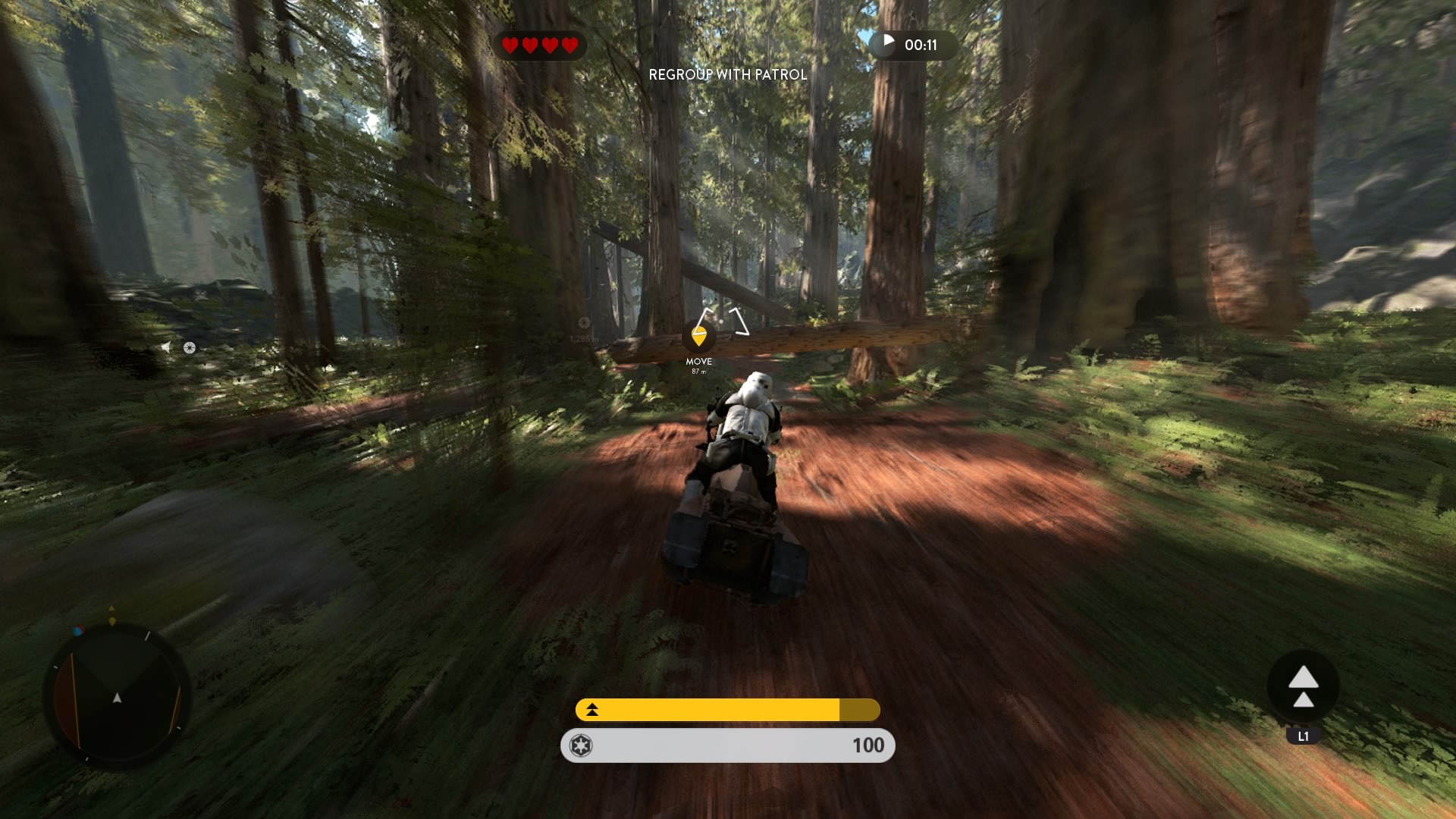Click the 00:11 match timer display
Screen dimensions: 1456x819
tap(920, 45)
